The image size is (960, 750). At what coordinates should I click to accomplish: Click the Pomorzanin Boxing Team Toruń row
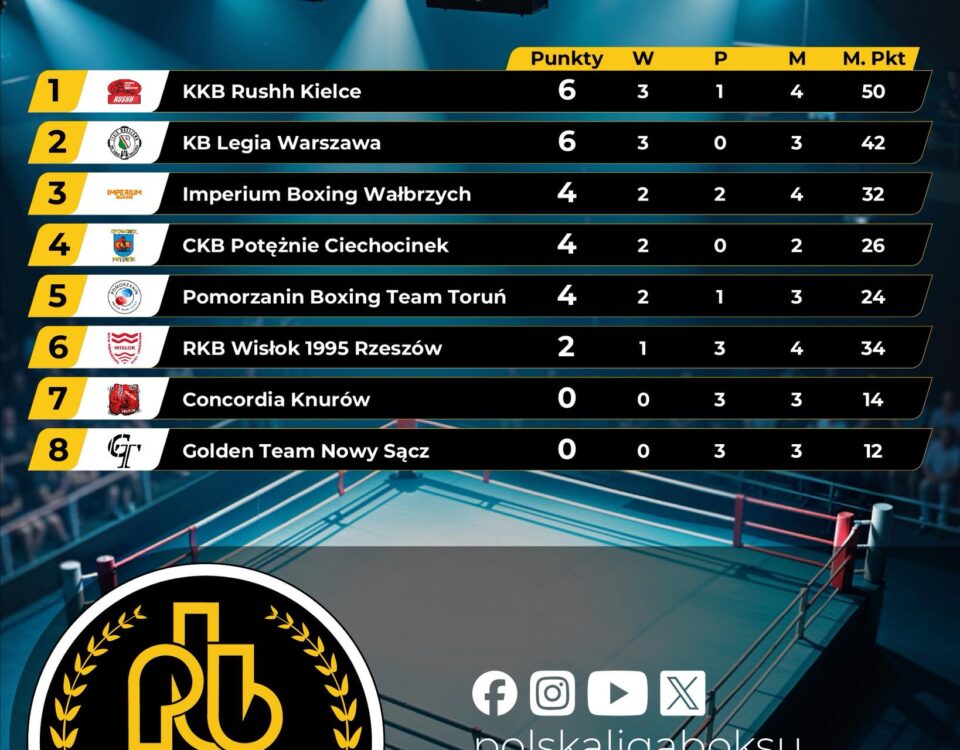(x=344, y=297)
